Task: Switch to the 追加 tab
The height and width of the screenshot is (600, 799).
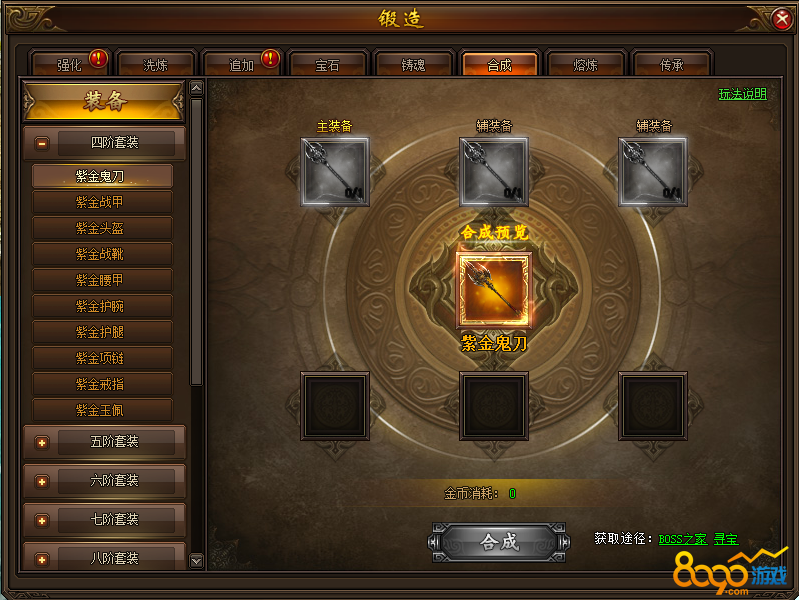Action: (x=242, y=65)
